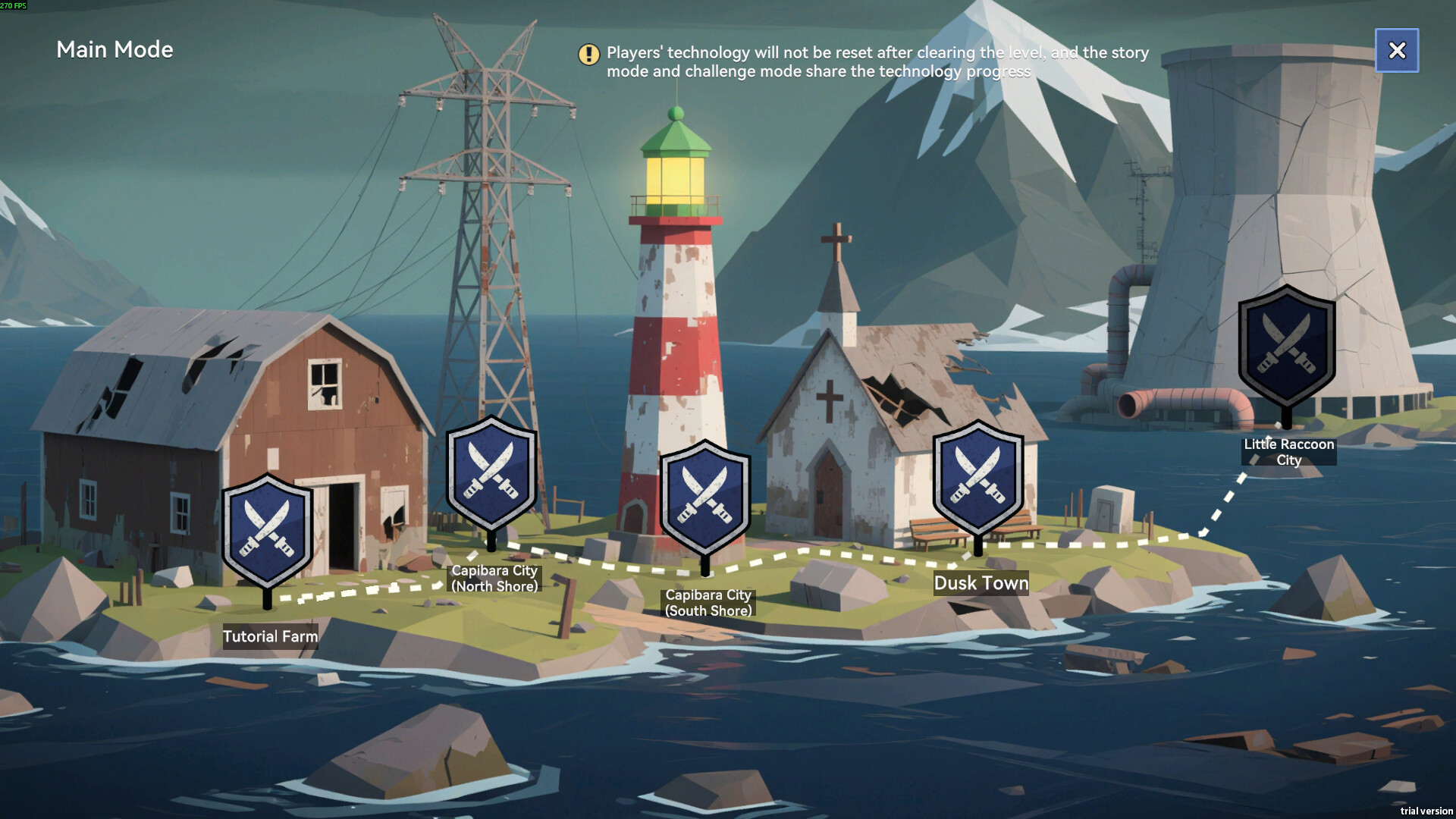Select the Dusk Town level shield

pyautogui.click(x=977, y=478)
